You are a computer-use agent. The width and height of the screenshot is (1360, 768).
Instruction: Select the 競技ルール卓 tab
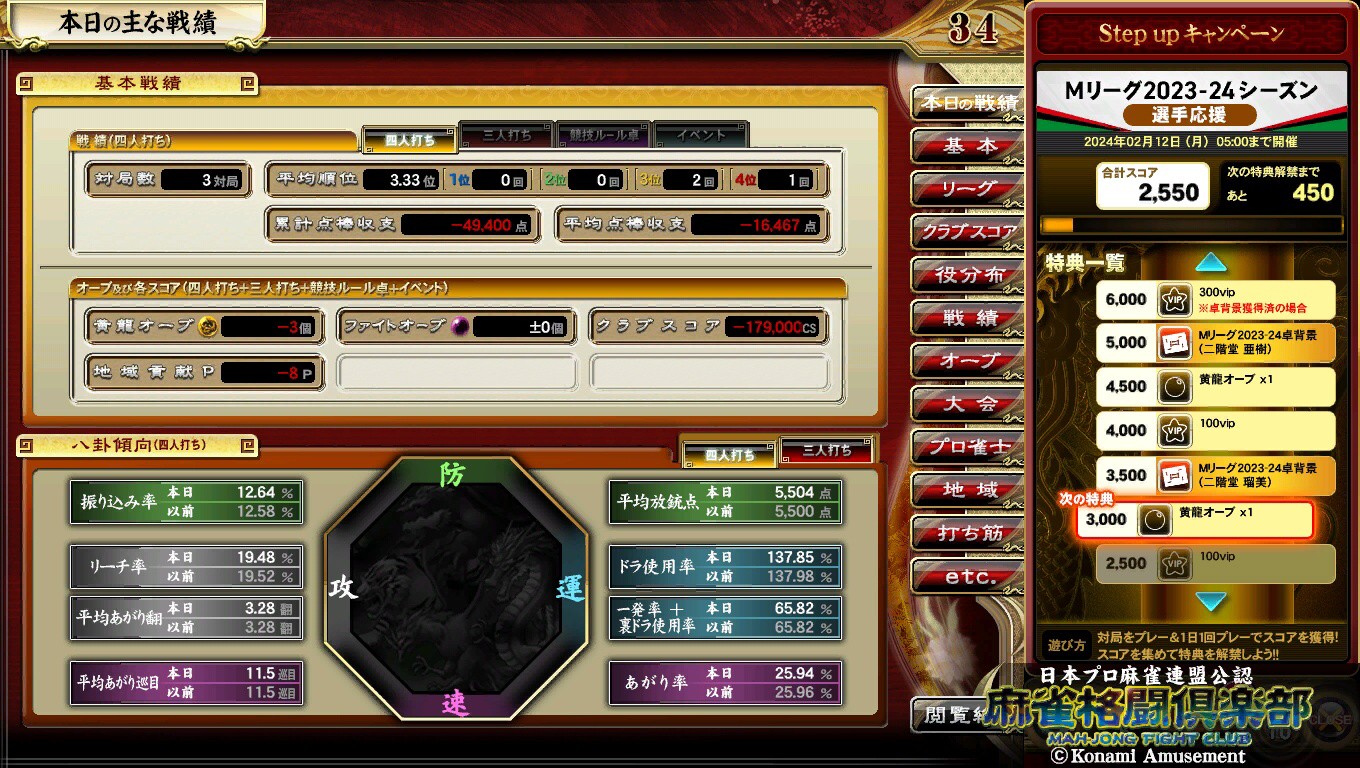point(604,135)
